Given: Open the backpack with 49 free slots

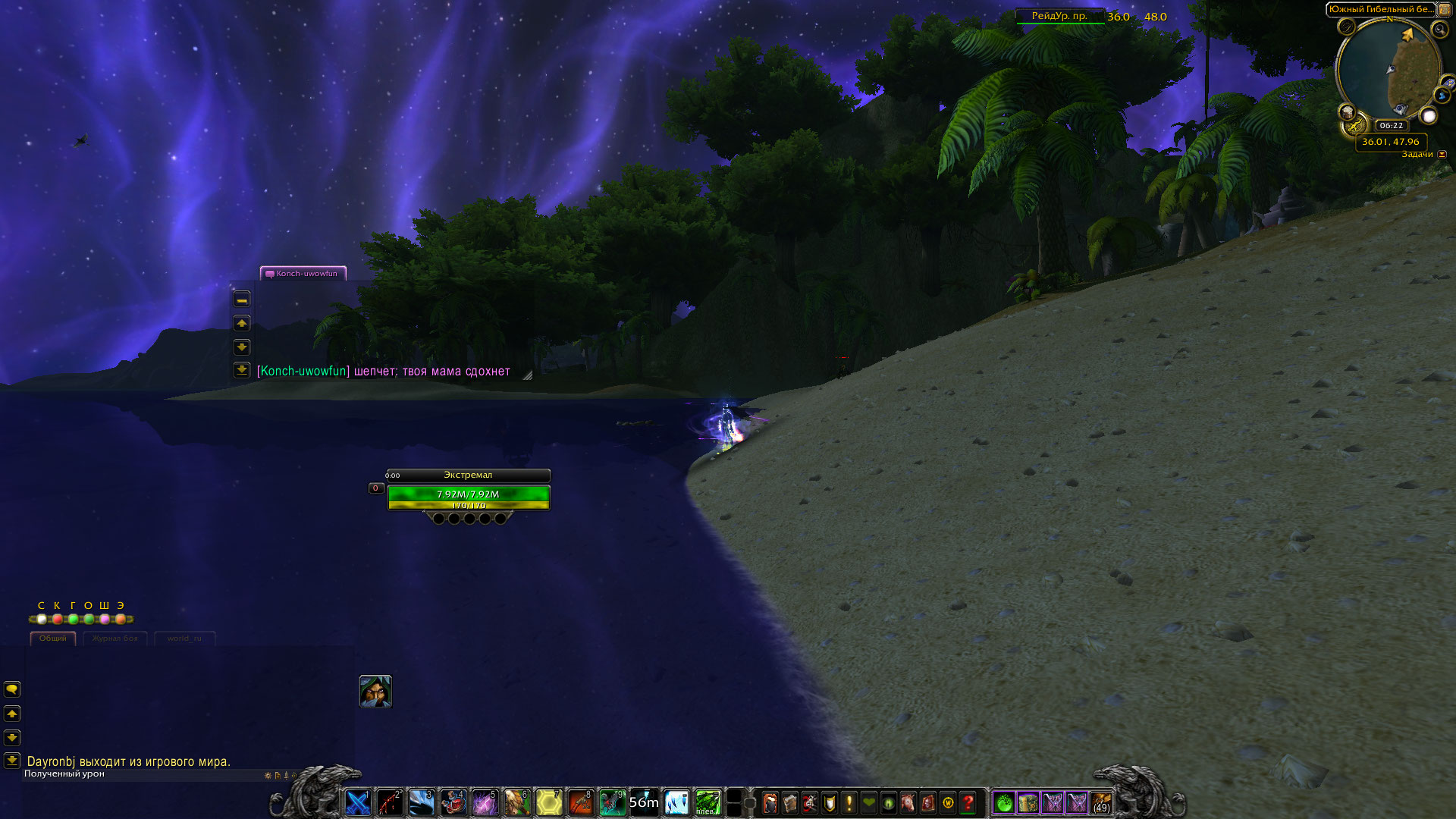Looking at the screenshot, I should [1101, 802].
